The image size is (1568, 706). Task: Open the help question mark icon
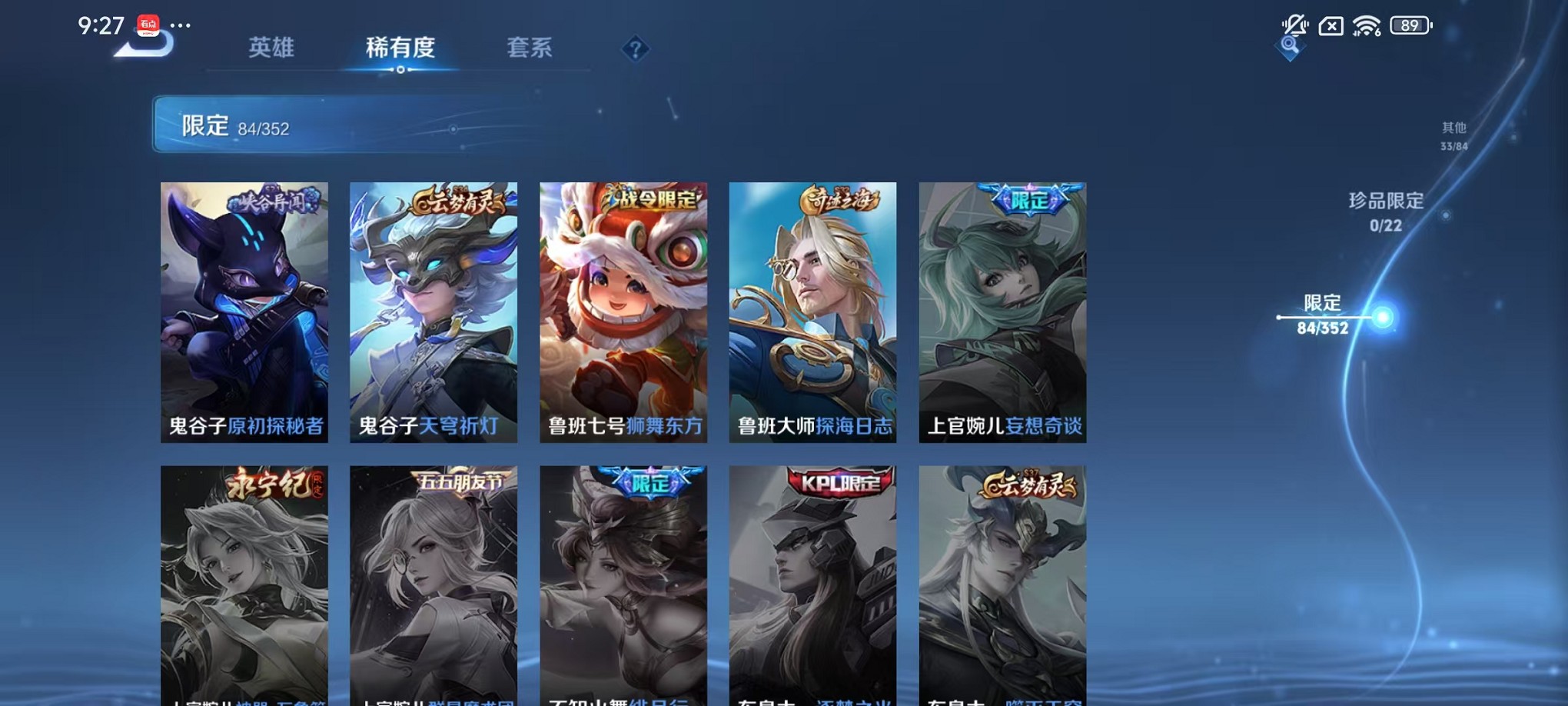[634, 49]
